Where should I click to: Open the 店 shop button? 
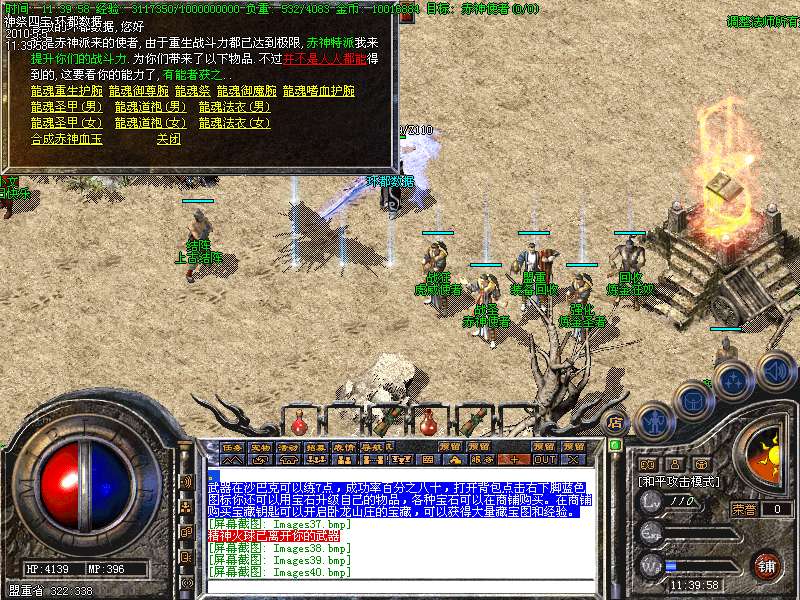(616, 422)
